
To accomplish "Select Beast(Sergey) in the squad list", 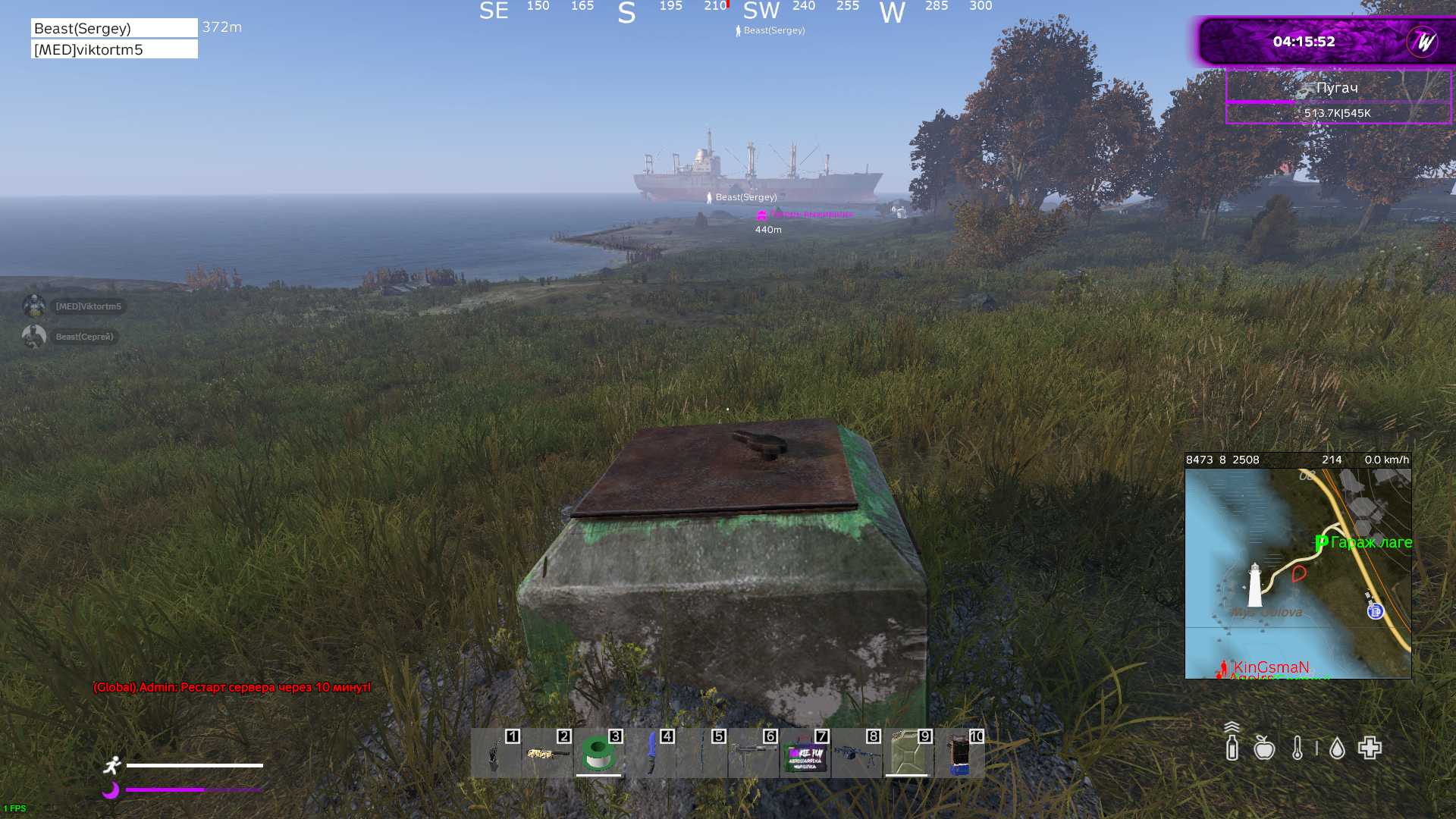I will coord(115,28).
